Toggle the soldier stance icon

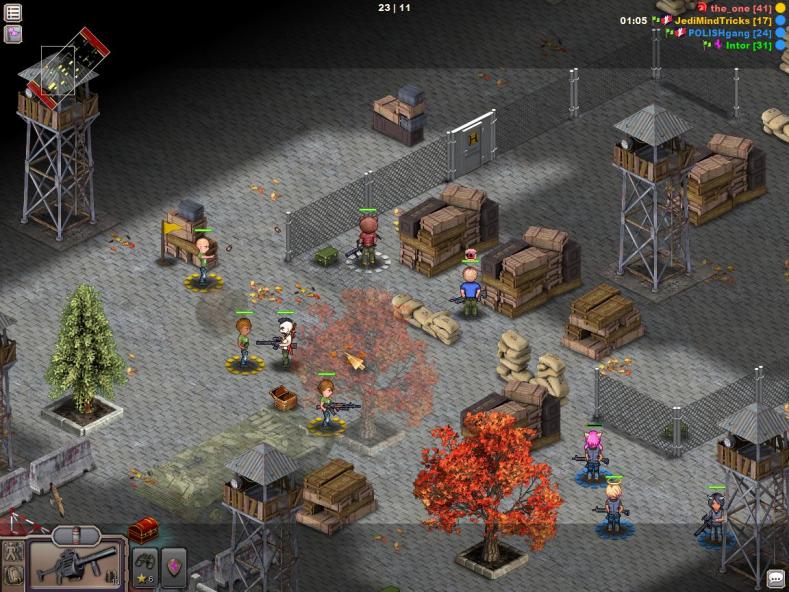pyautogui.click(x=14, y=551)
